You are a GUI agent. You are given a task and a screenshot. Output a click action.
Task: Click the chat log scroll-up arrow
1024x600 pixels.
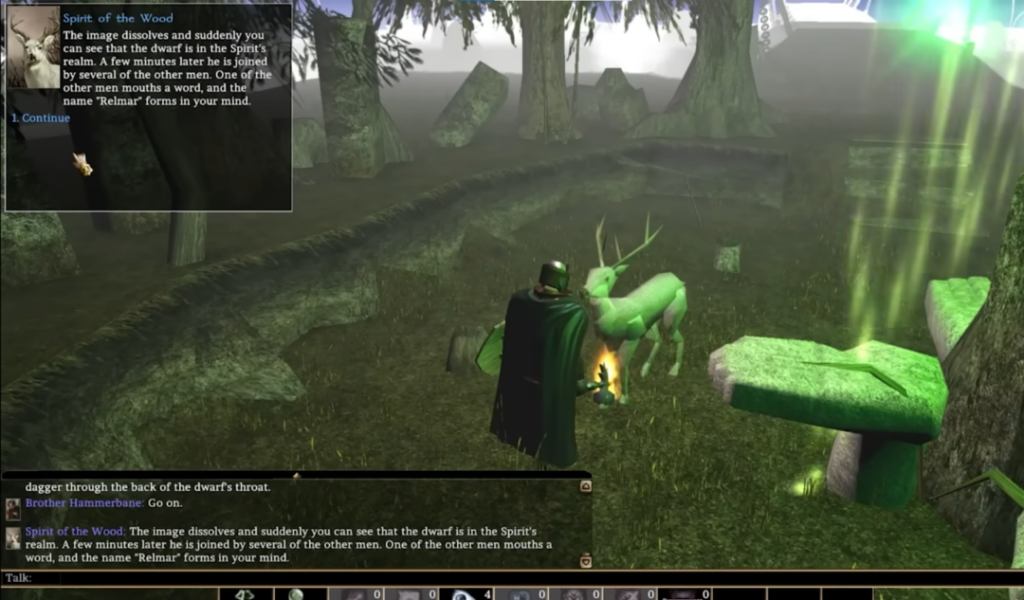pyautogui.click(x=585, y=487)
